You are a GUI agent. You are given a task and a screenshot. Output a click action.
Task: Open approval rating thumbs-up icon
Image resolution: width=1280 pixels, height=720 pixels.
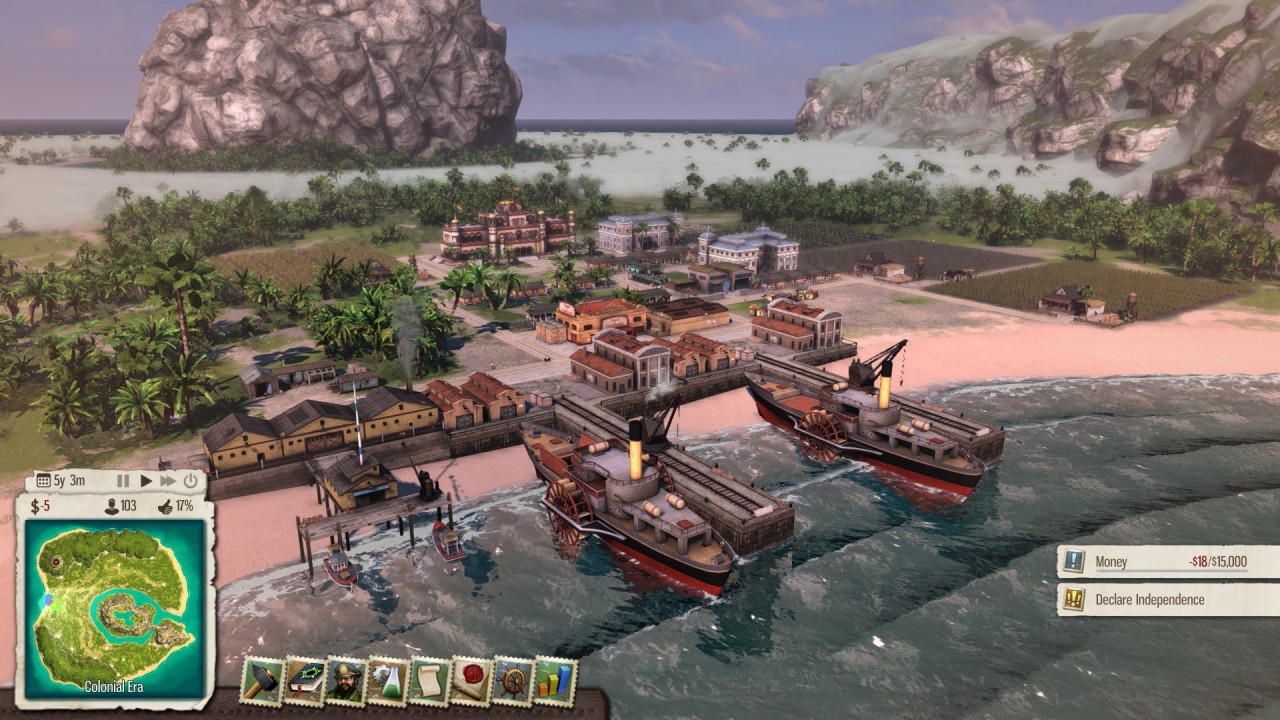point(165,507)
